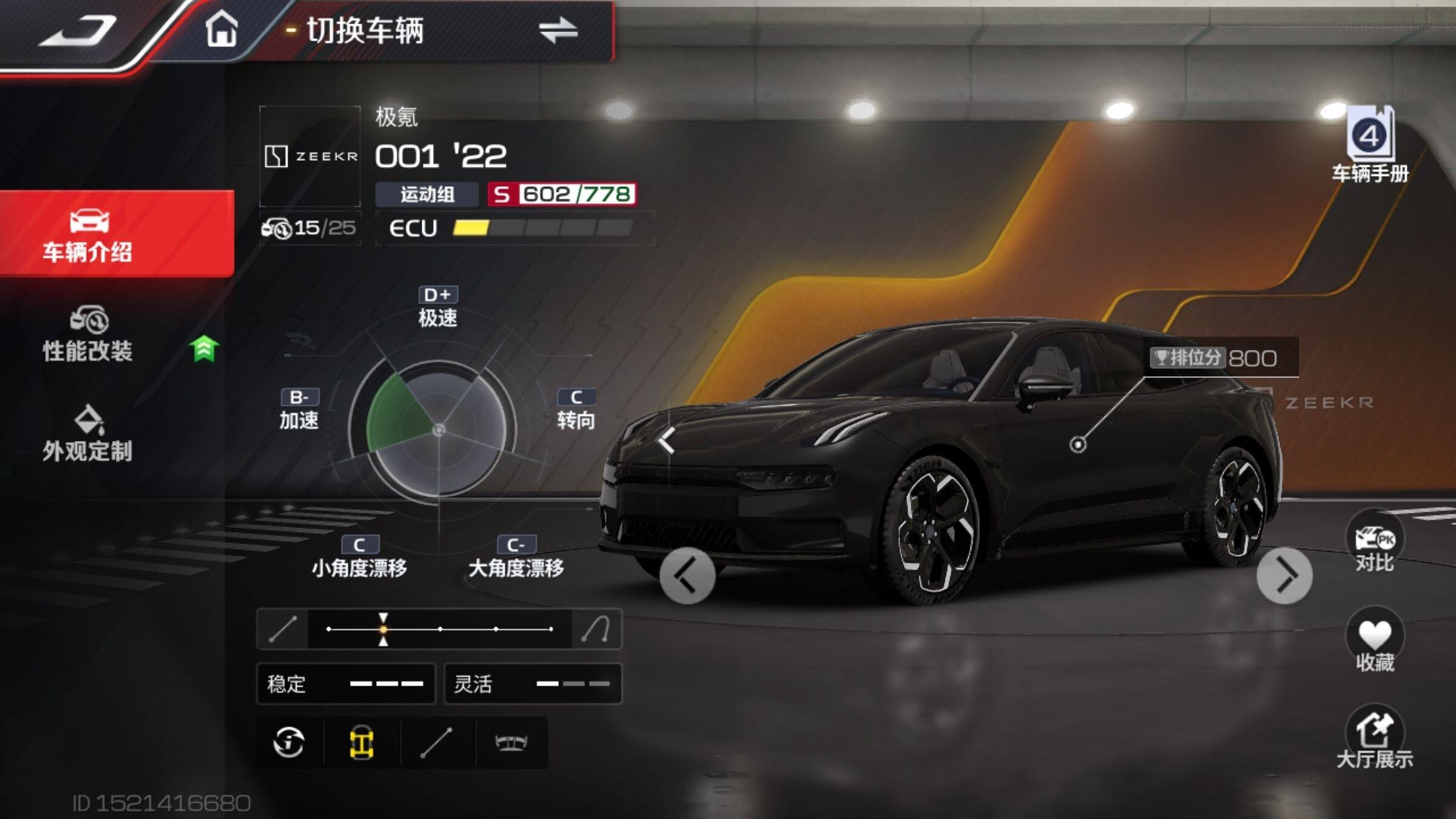The image size is (1456, 819).
Task: Open the 车辆手册 vehicle manual
Action: (x=1370, y=146)
